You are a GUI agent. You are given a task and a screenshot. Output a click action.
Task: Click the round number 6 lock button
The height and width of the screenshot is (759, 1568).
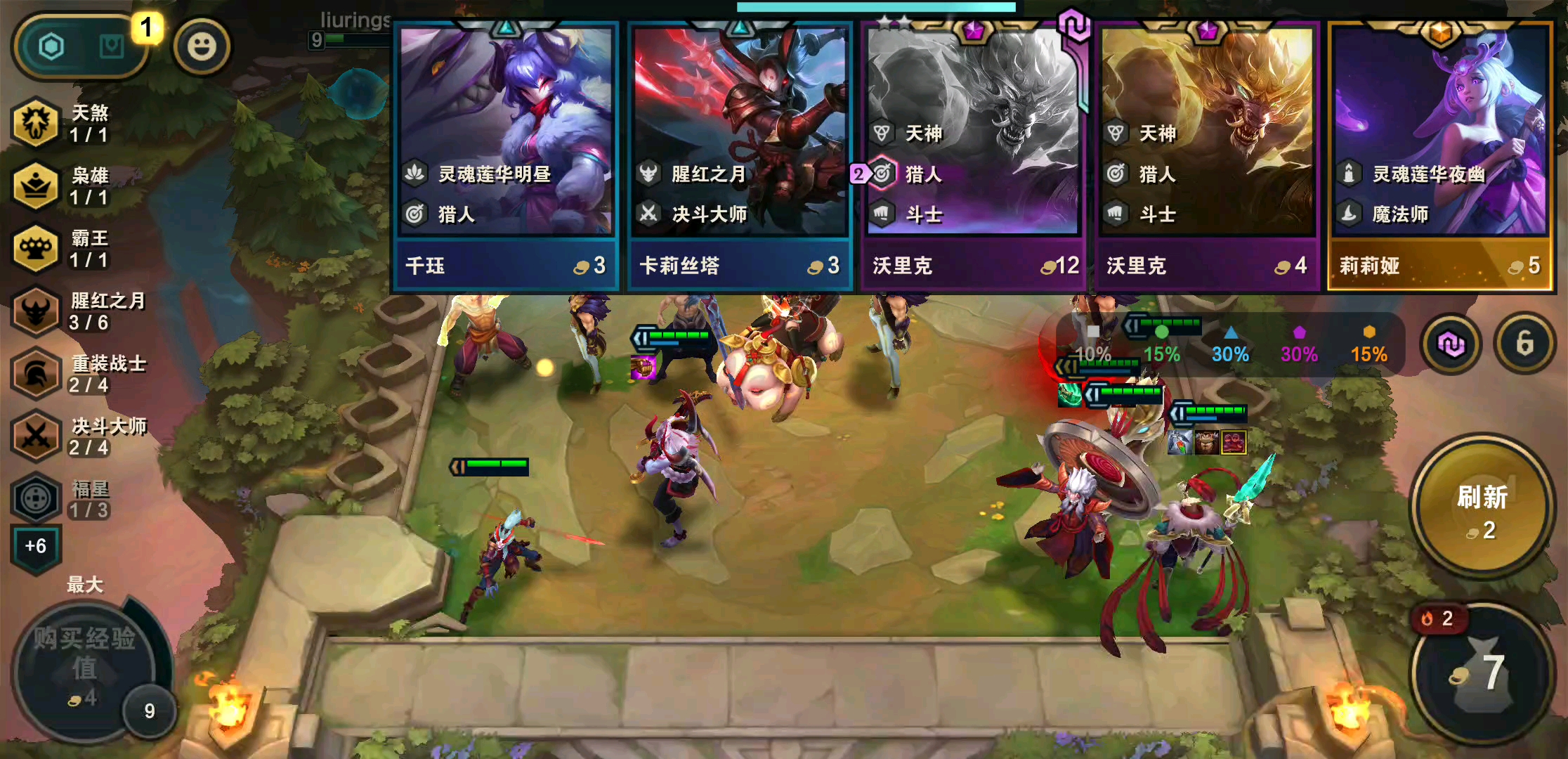click(1524, 344)
